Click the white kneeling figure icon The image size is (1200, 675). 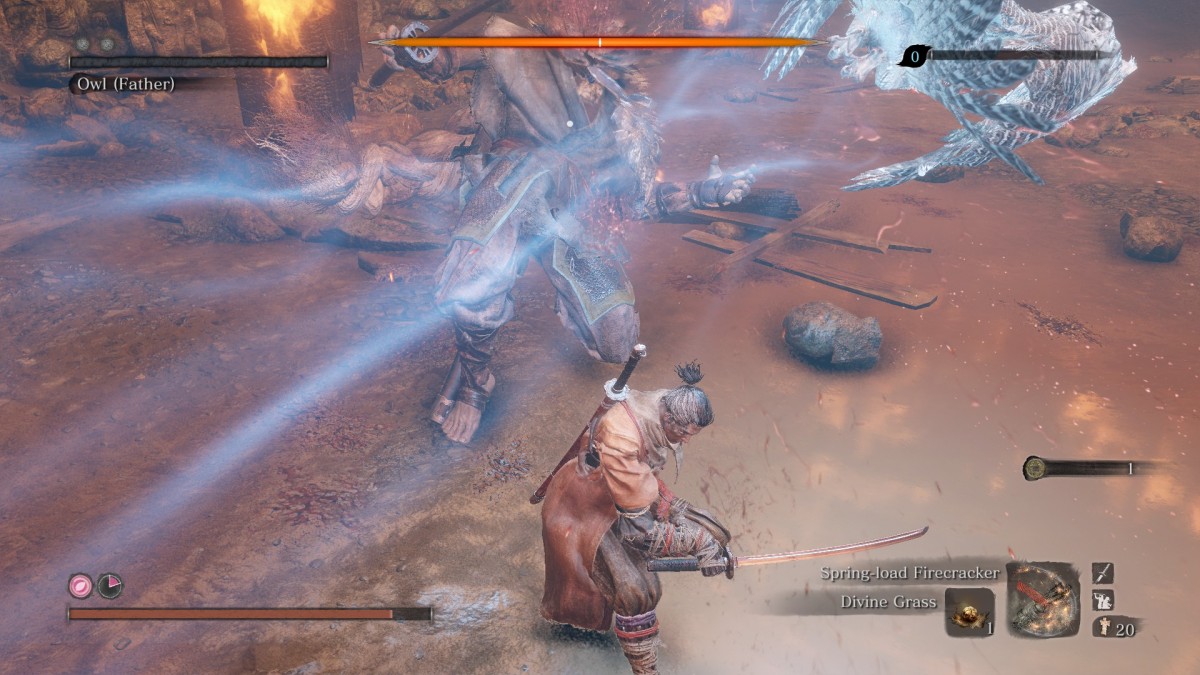pyautogui.click(x=1102, y=600)
